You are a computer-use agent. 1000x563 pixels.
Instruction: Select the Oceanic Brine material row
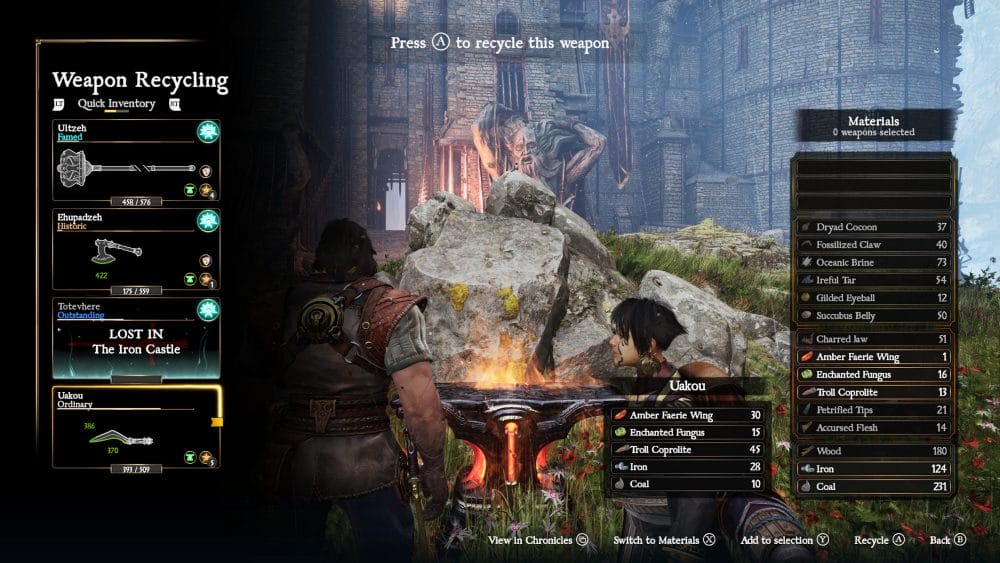coord(874,262)
